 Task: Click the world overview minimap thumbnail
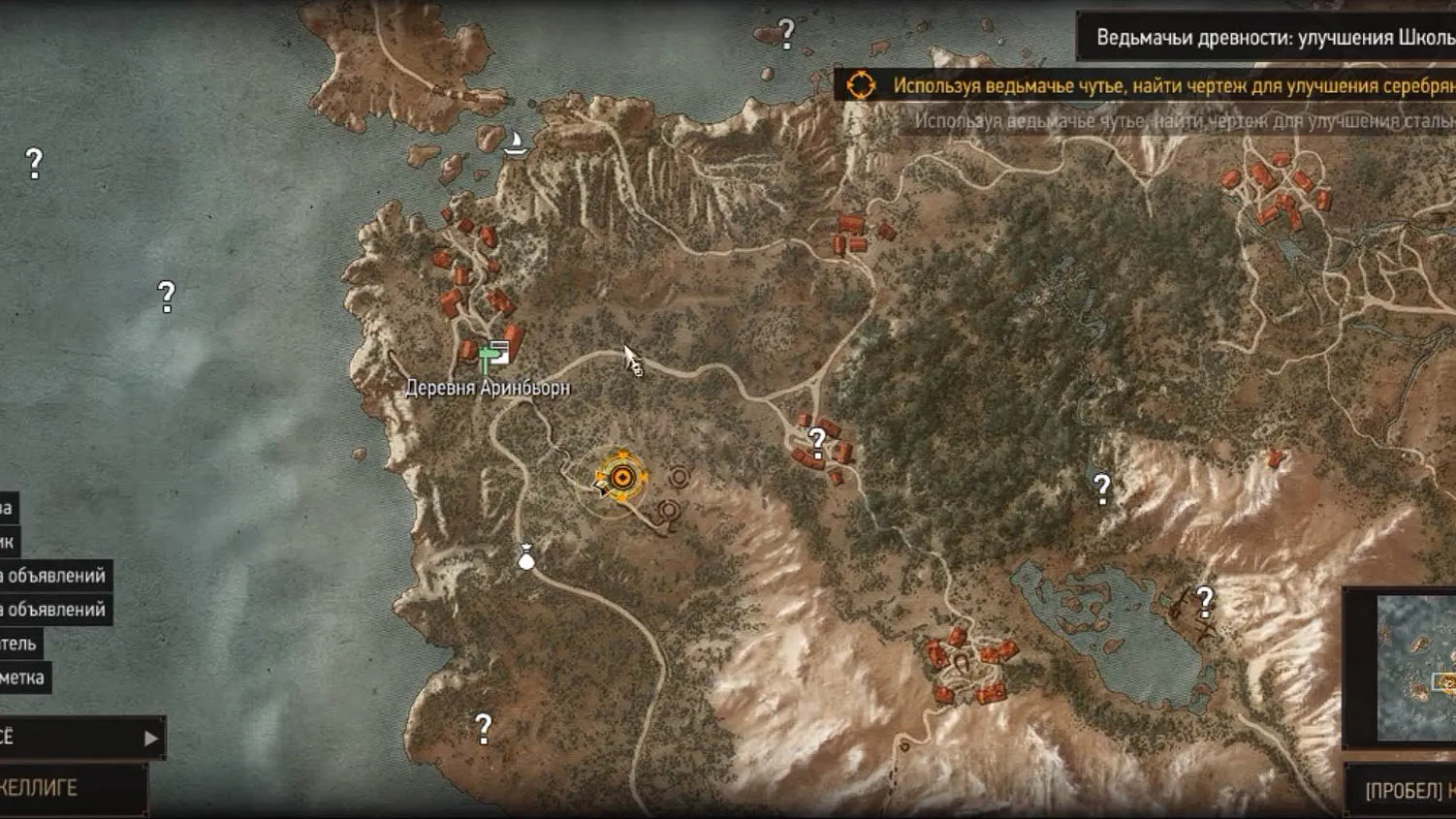tap(1415, 669)
